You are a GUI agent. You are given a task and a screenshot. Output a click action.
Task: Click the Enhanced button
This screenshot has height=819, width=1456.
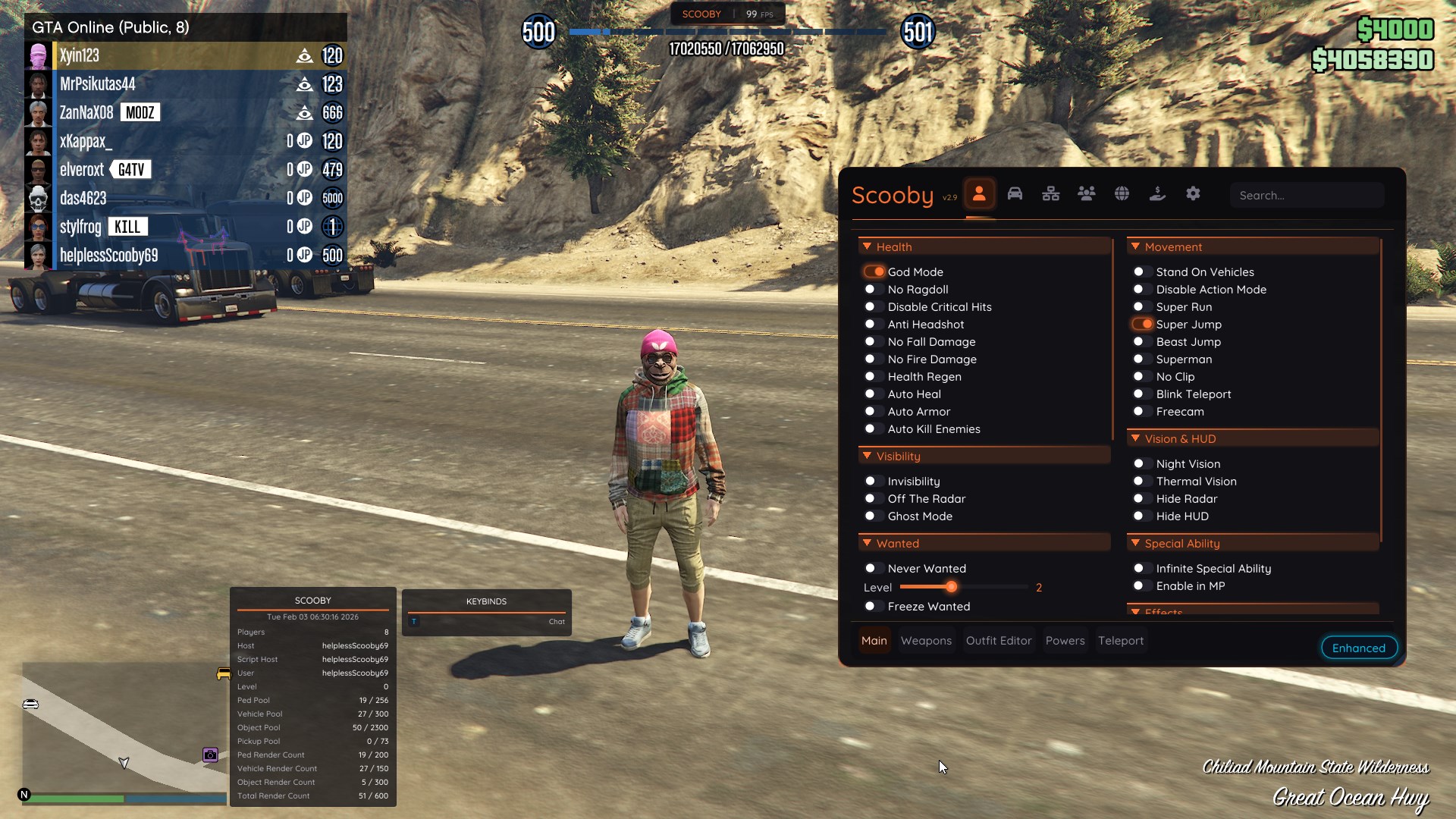tap(1358, 648)
